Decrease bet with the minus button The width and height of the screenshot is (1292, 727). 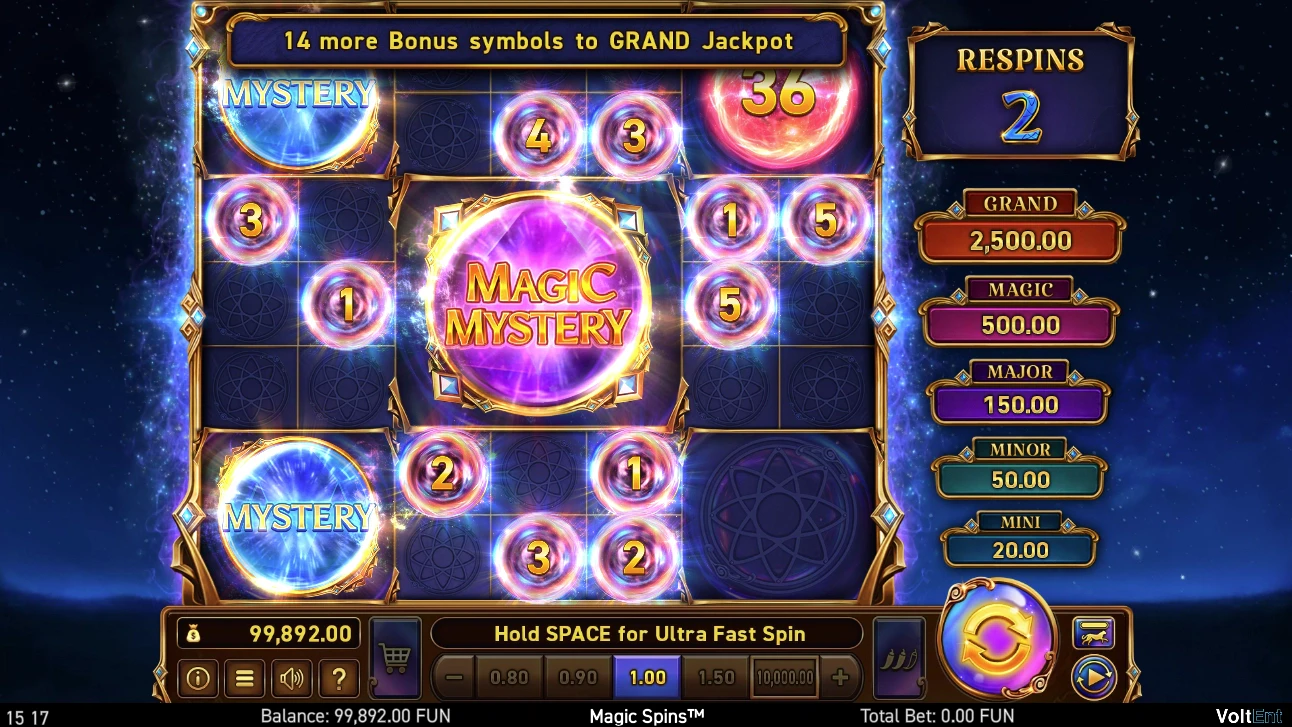click(455, 677)
